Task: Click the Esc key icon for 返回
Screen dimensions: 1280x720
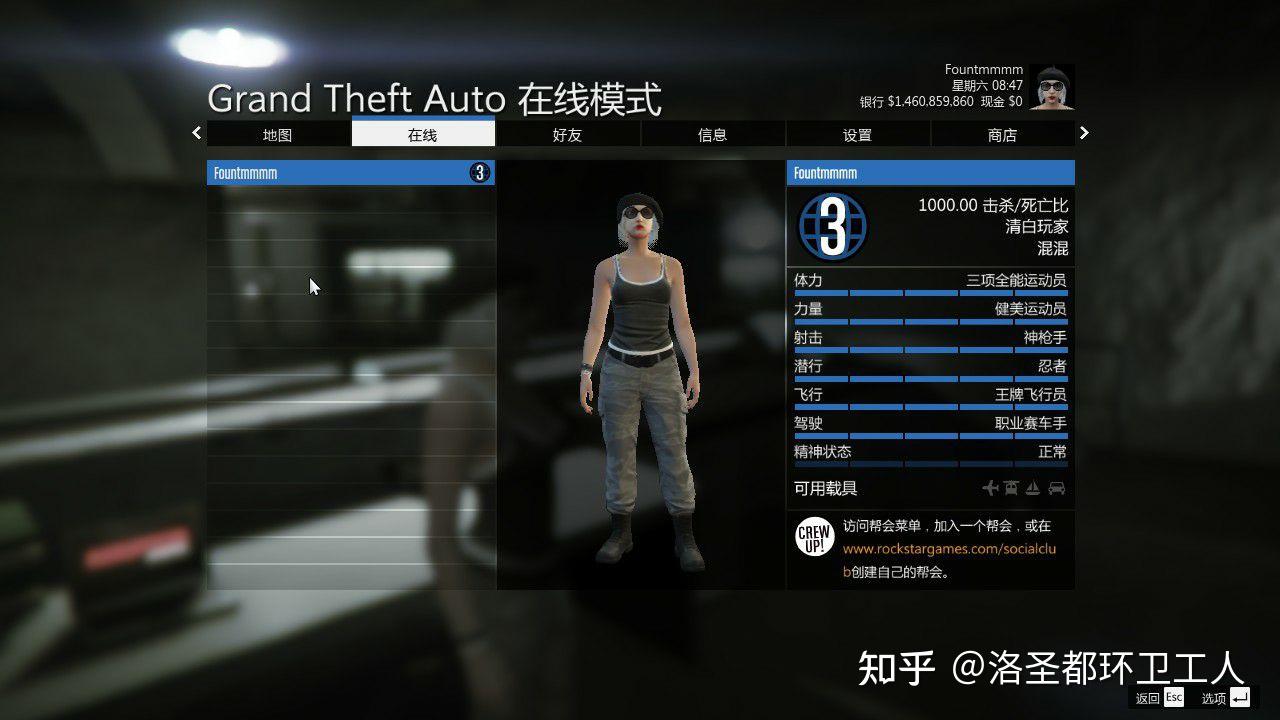Action: (1172, 697)
